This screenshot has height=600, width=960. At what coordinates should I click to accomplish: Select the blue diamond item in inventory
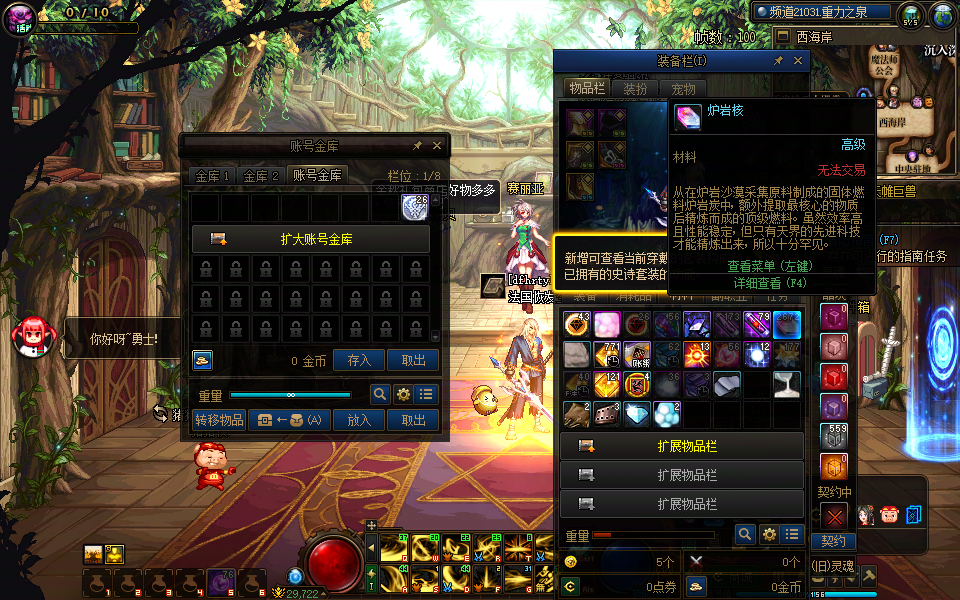pyautogui.click(x=635, y=413)
